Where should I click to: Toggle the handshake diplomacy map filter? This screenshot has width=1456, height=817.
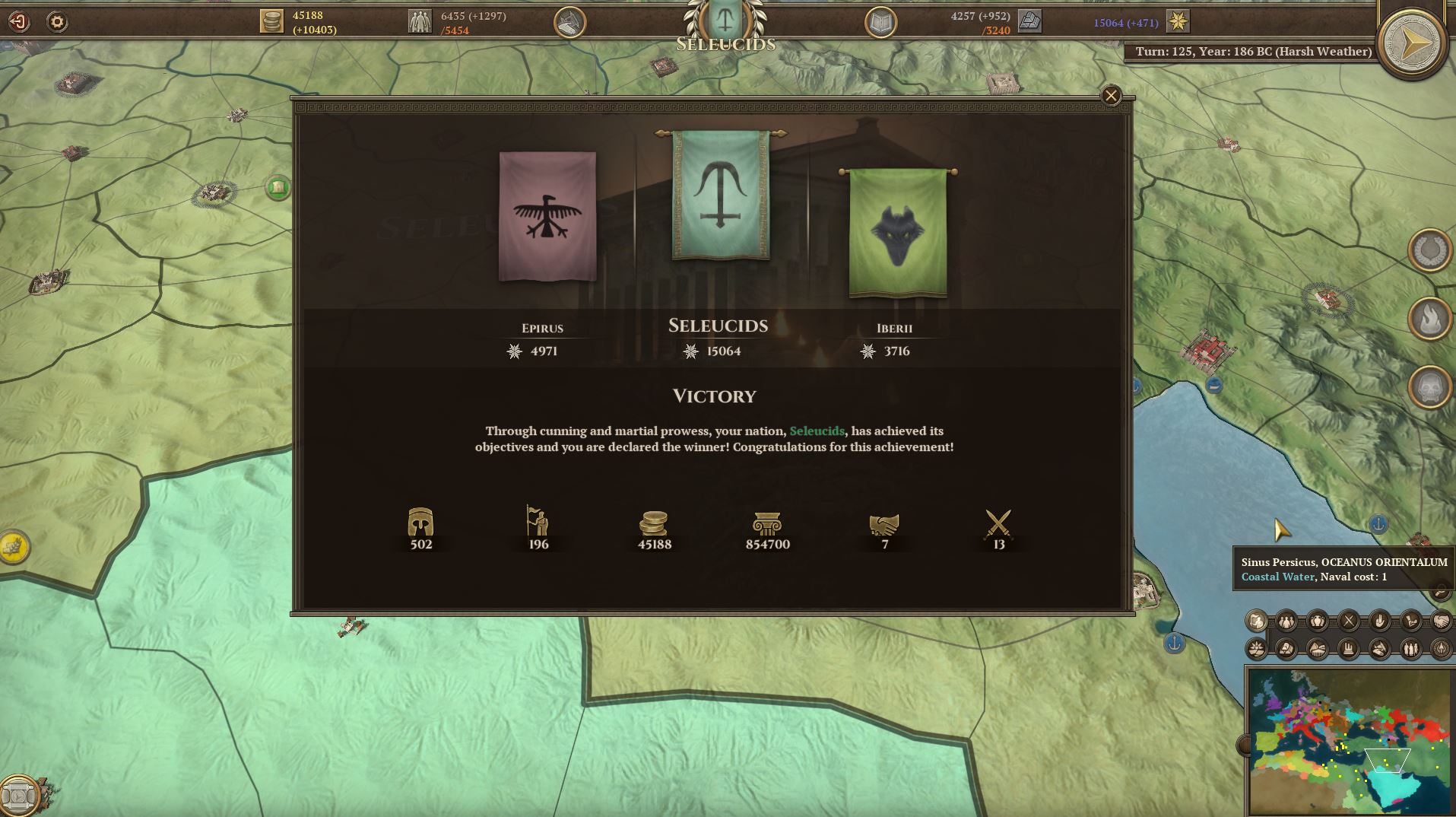pos(1441,621)
